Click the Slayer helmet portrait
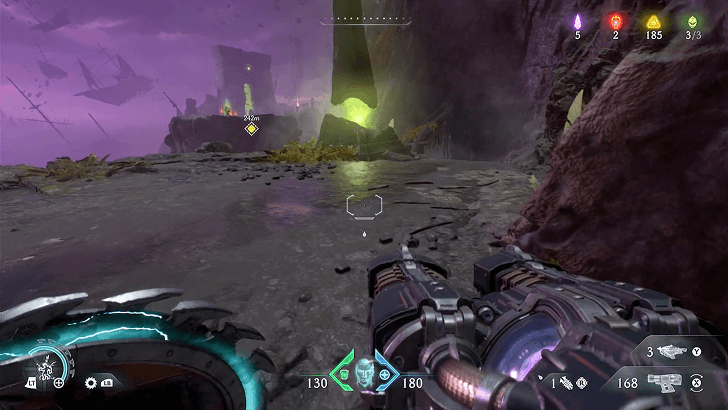728x410 pixels. point(364,371)
